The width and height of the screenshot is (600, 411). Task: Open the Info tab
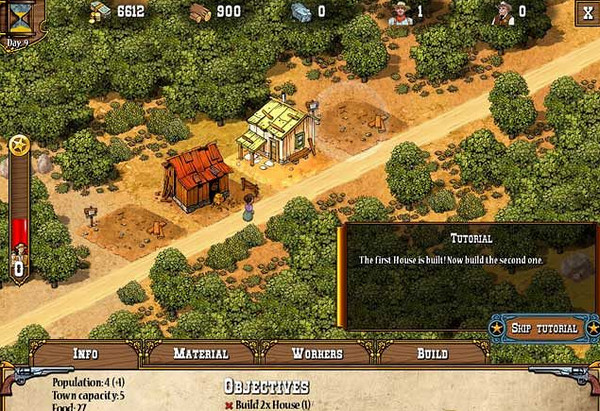pos(85,353)
